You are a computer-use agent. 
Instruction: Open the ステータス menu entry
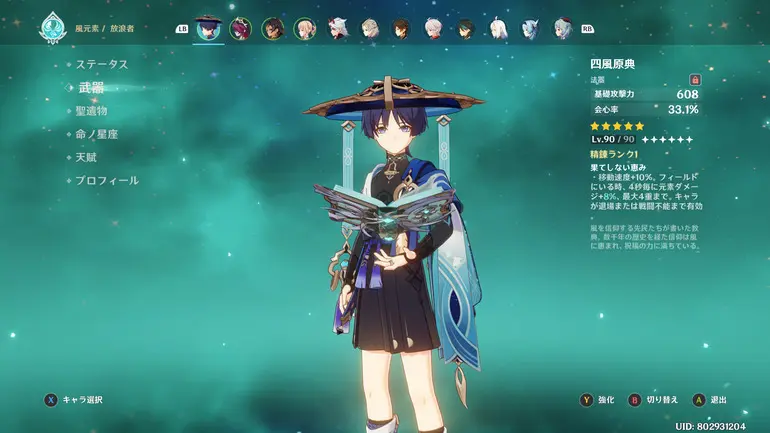(x=102, y=64)
